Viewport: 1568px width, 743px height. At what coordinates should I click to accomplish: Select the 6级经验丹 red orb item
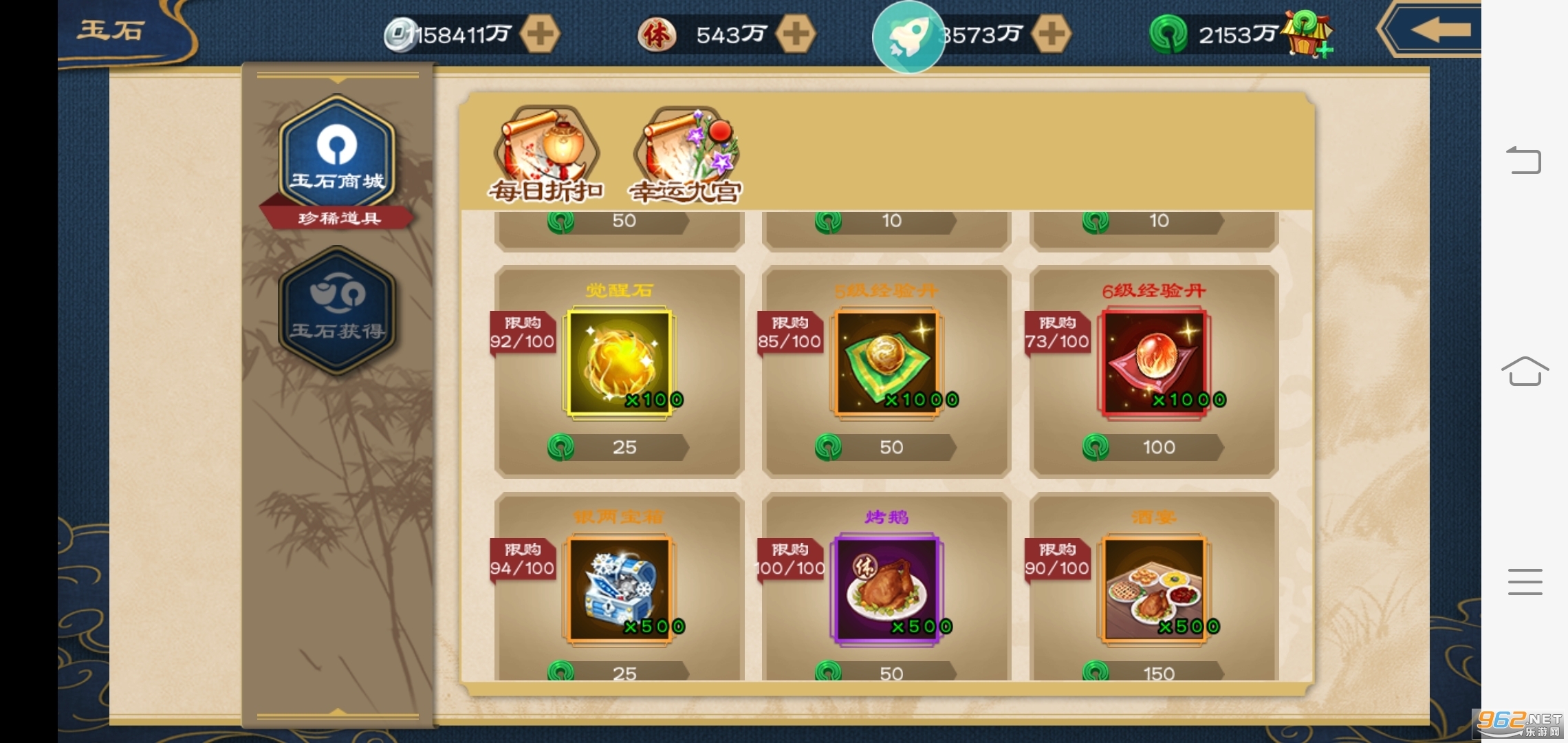pos(1153,363)
